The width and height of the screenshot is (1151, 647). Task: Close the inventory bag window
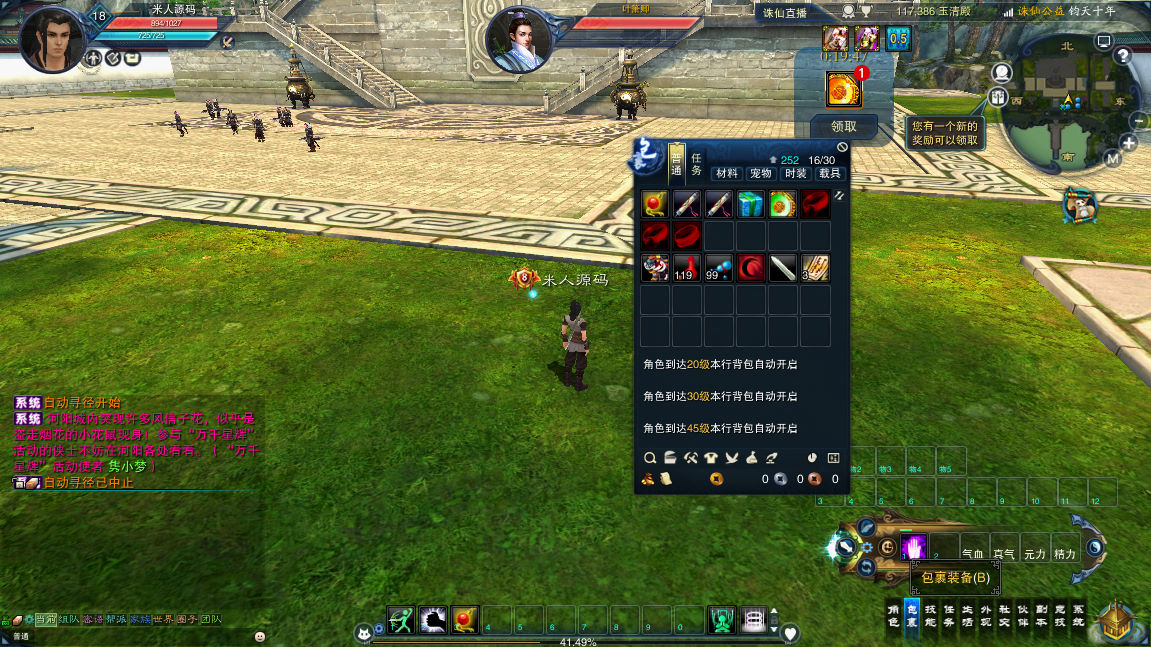pos(842,147)
